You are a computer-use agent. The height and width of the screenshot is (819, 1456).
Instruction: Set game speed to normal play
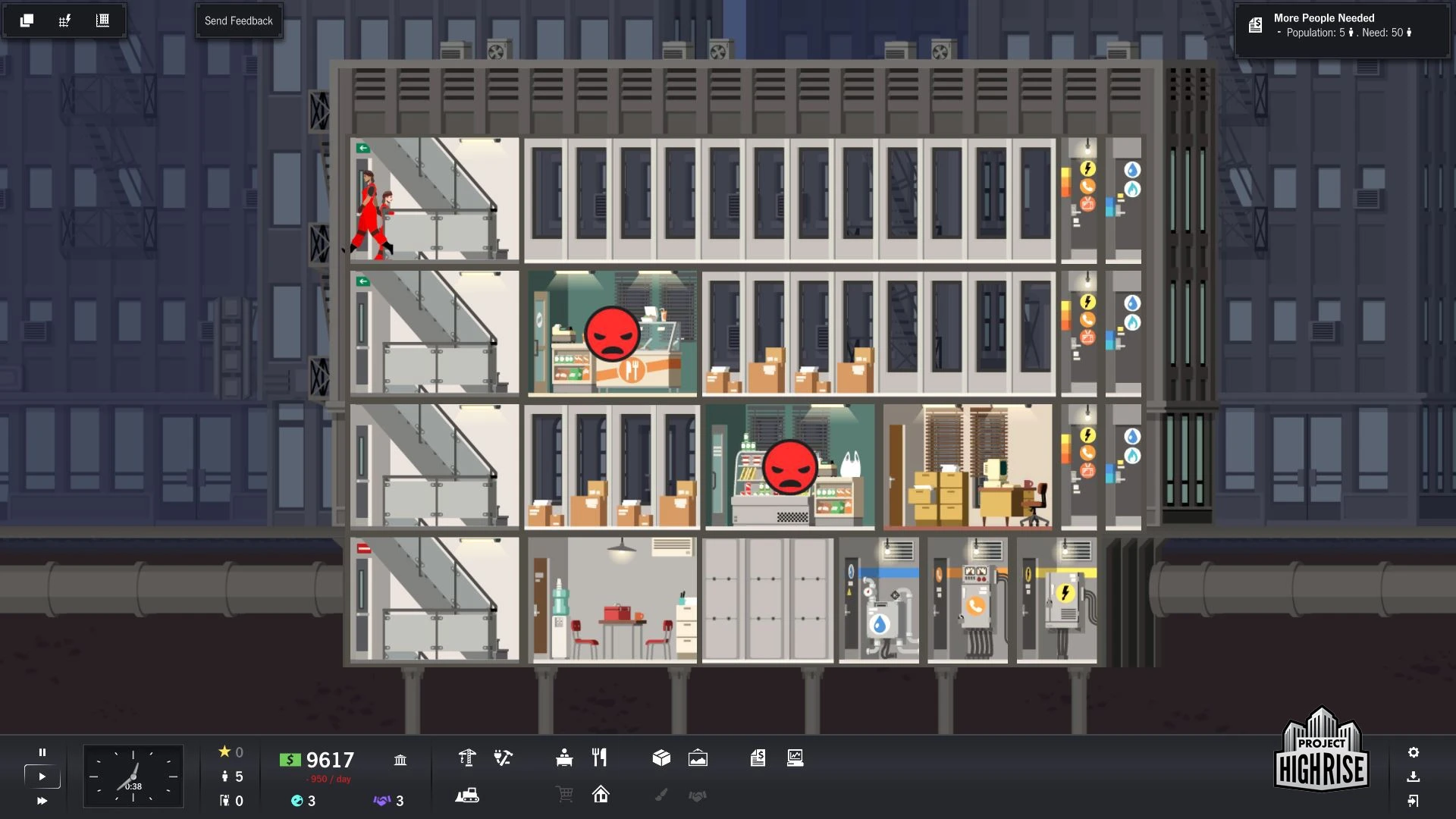coord(42,777)
